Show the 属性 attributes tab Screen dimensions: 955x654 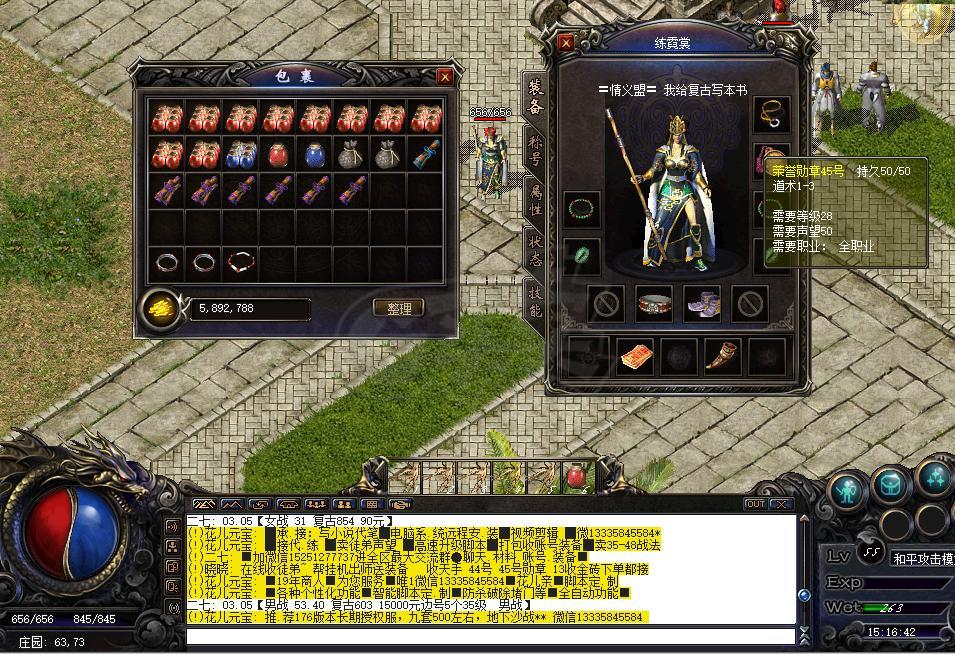[x=535, y=196]
